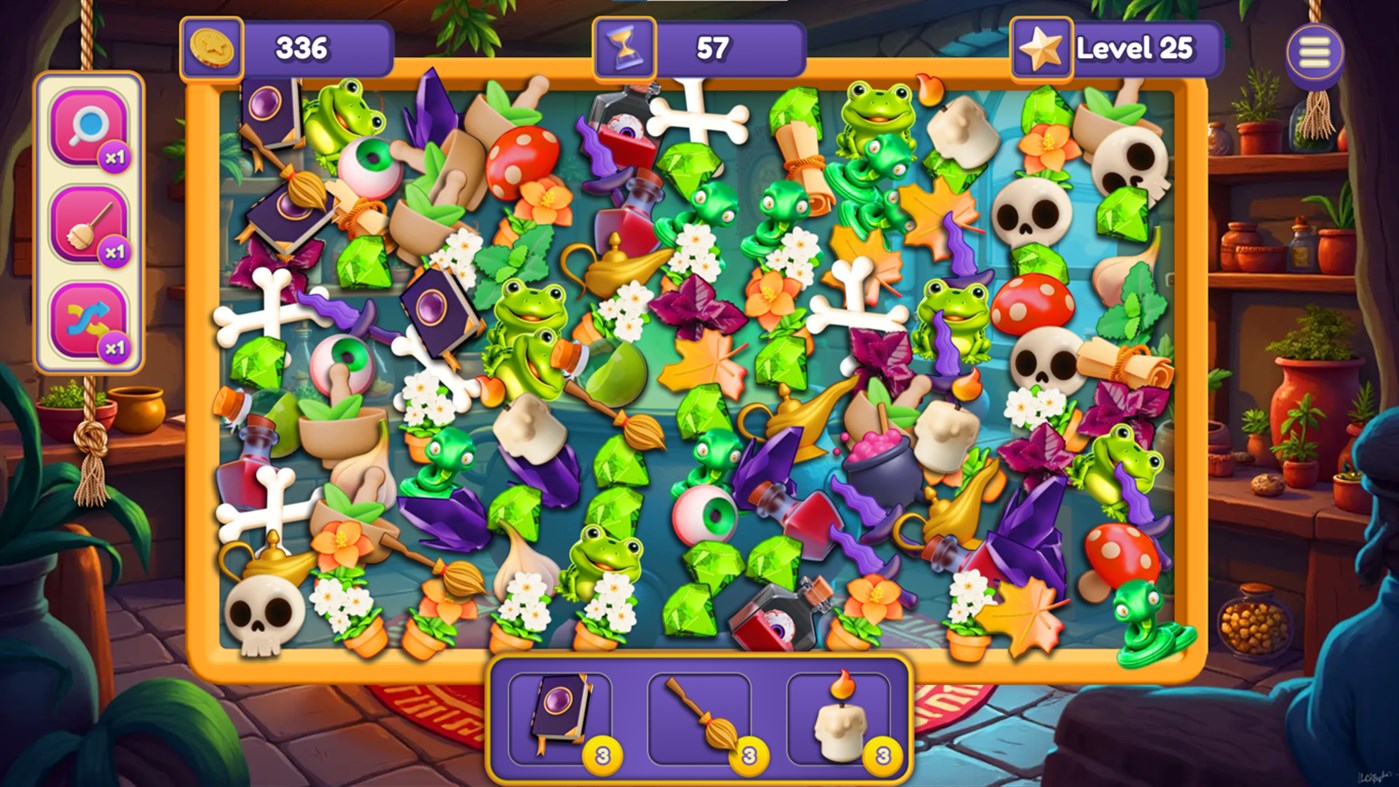Open the hamburger menu

[x=1314, y=52]
